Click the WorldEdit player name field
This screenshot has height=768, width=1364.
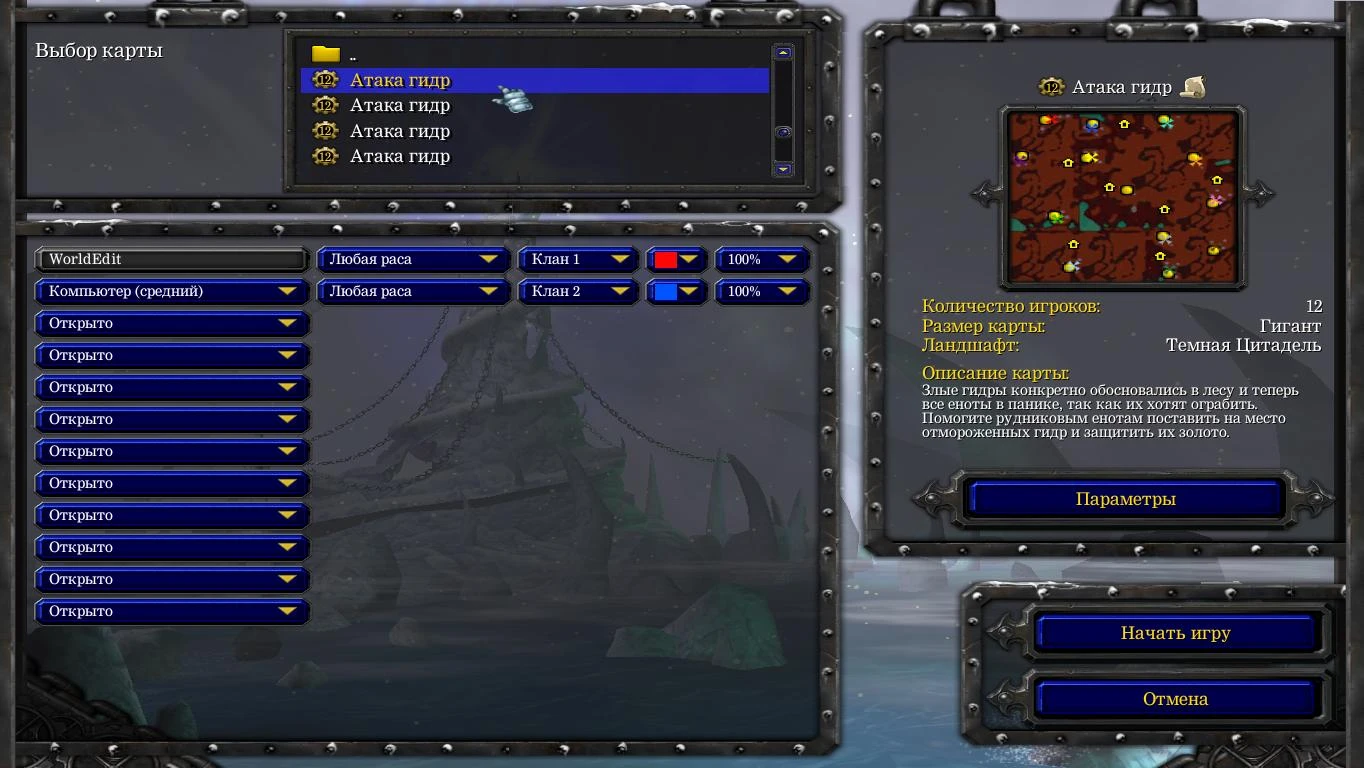pyautogui.click(x=170, y=259)
